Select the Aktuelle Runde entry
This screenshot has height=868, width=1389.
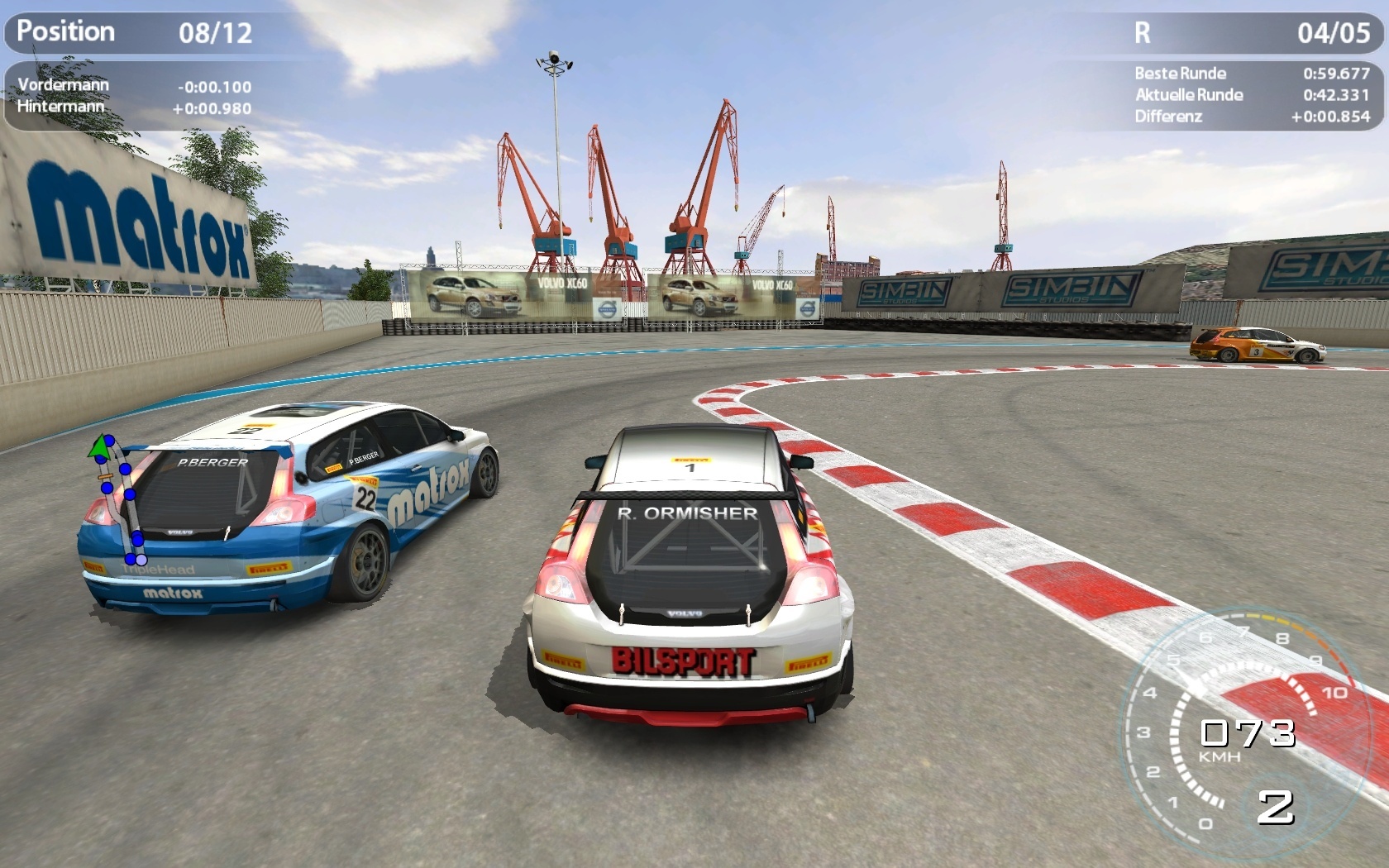[1188, 95]
